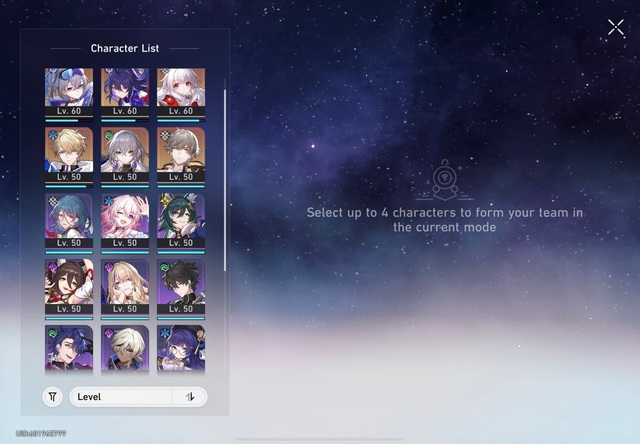Add pink-haired March 7th to the team
640x444 pixels.
125,218
